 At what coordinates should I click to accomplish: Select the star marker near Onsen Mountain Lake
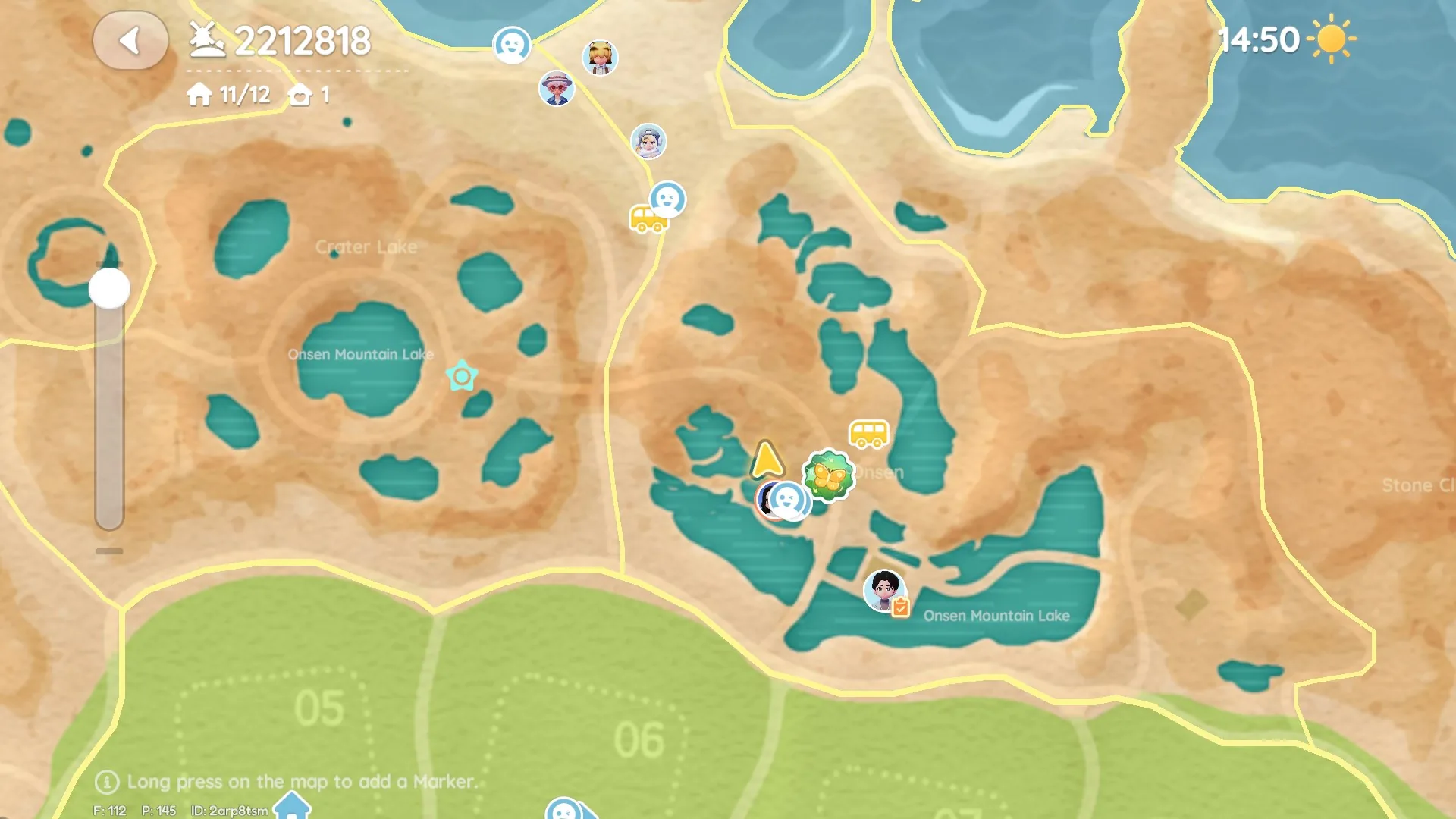coord(462,375)
